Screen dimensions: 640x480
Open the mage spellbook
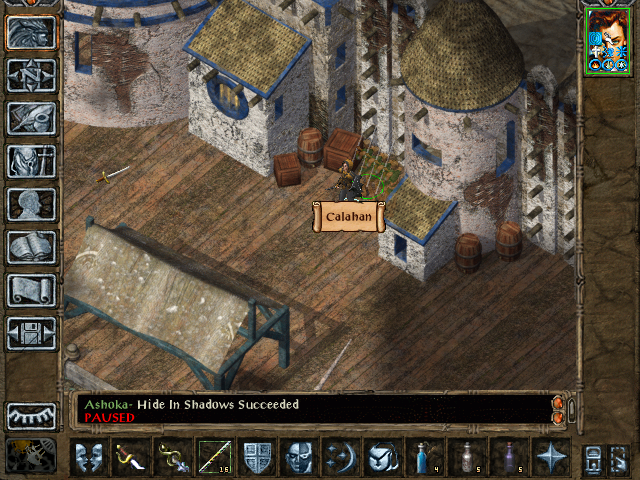tap(31, 247)
